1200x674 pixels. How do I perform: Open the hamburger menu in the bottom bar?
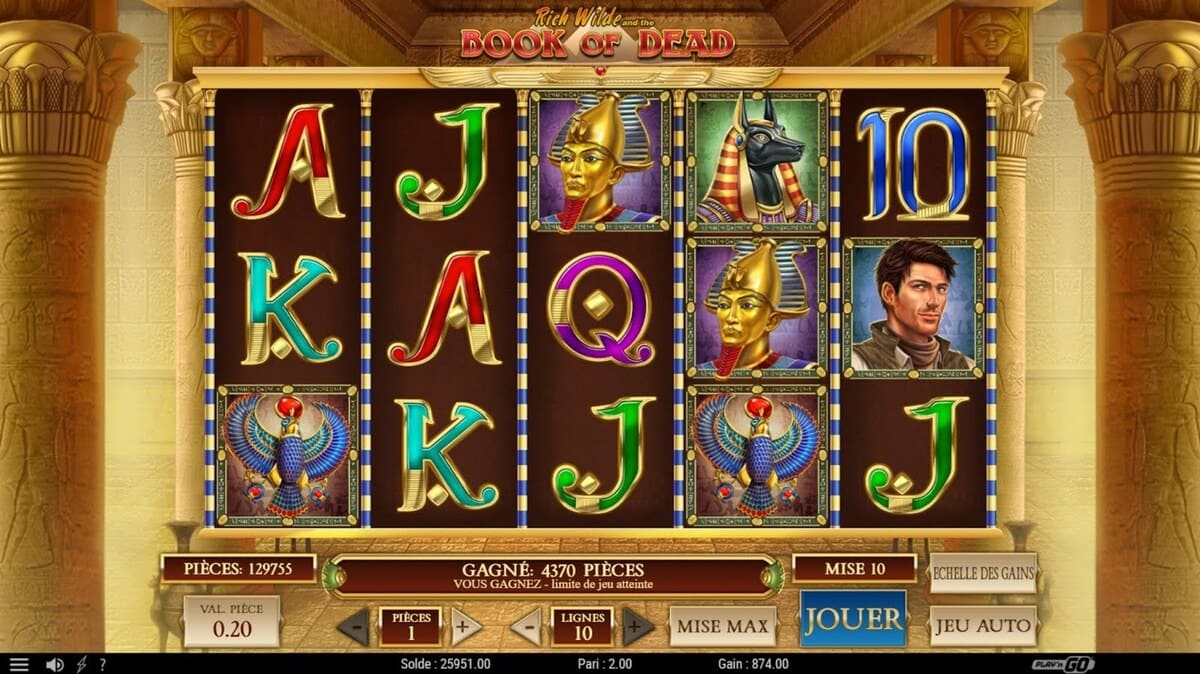[x=19, y=664]
